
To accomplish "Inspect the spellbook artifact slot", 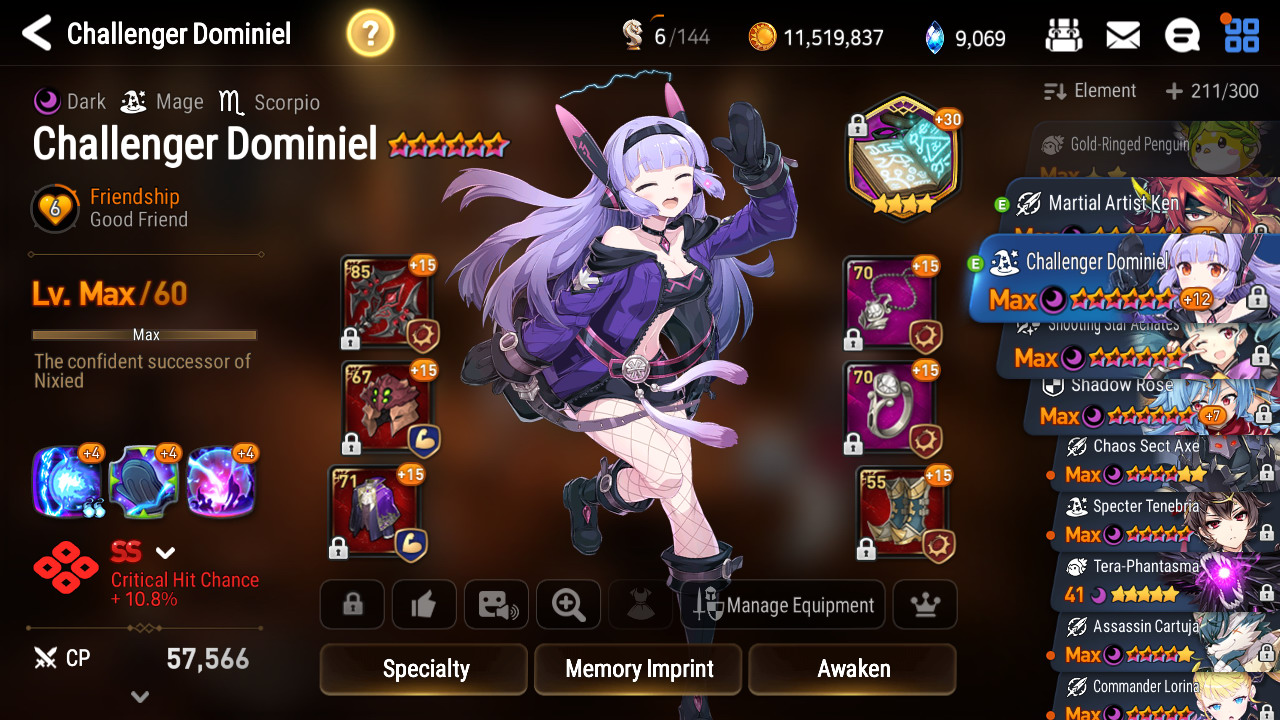I will 902,155.
